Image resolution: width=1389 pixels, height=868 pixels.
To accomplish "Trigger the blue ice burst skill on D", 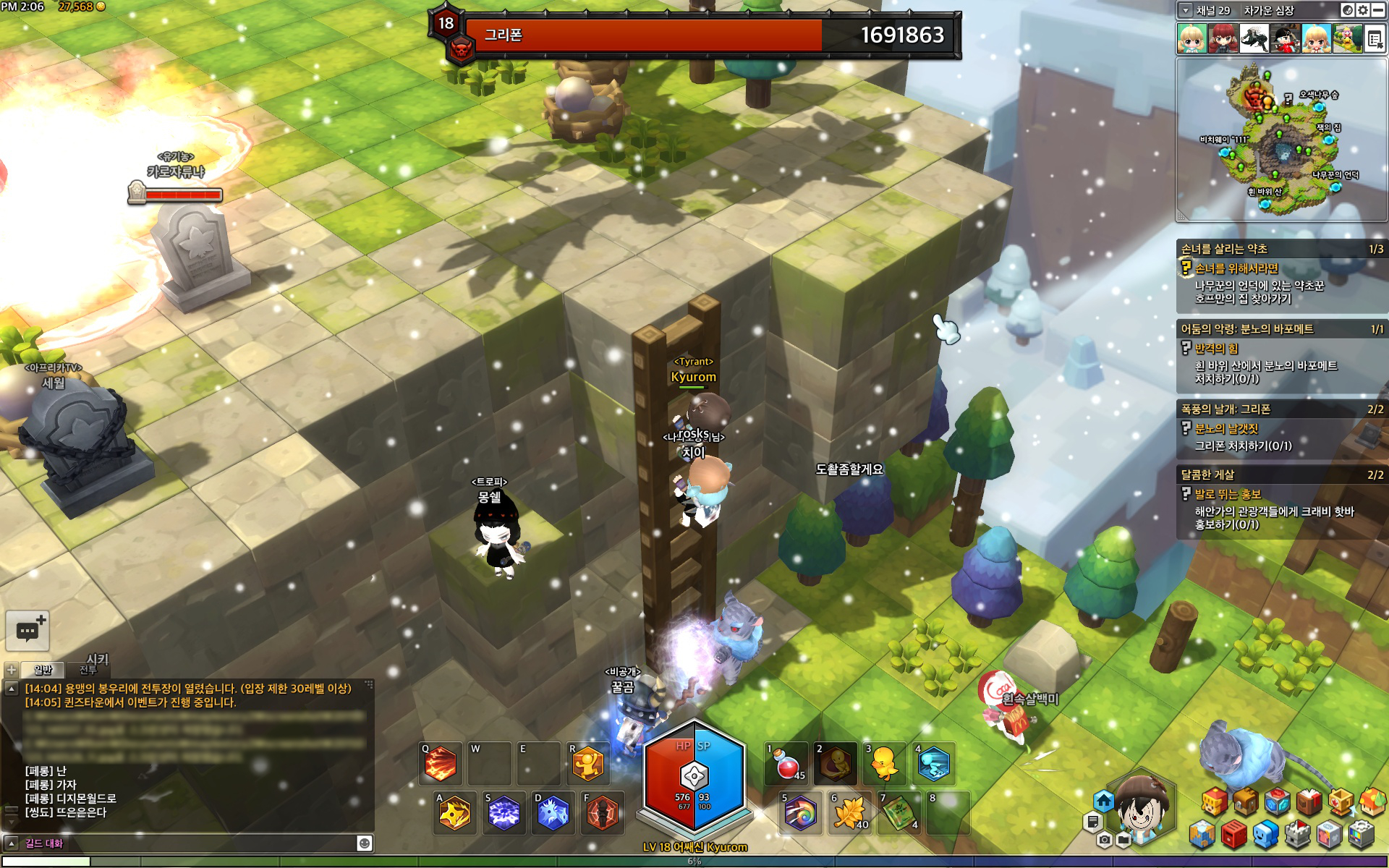I will [553, 813].
